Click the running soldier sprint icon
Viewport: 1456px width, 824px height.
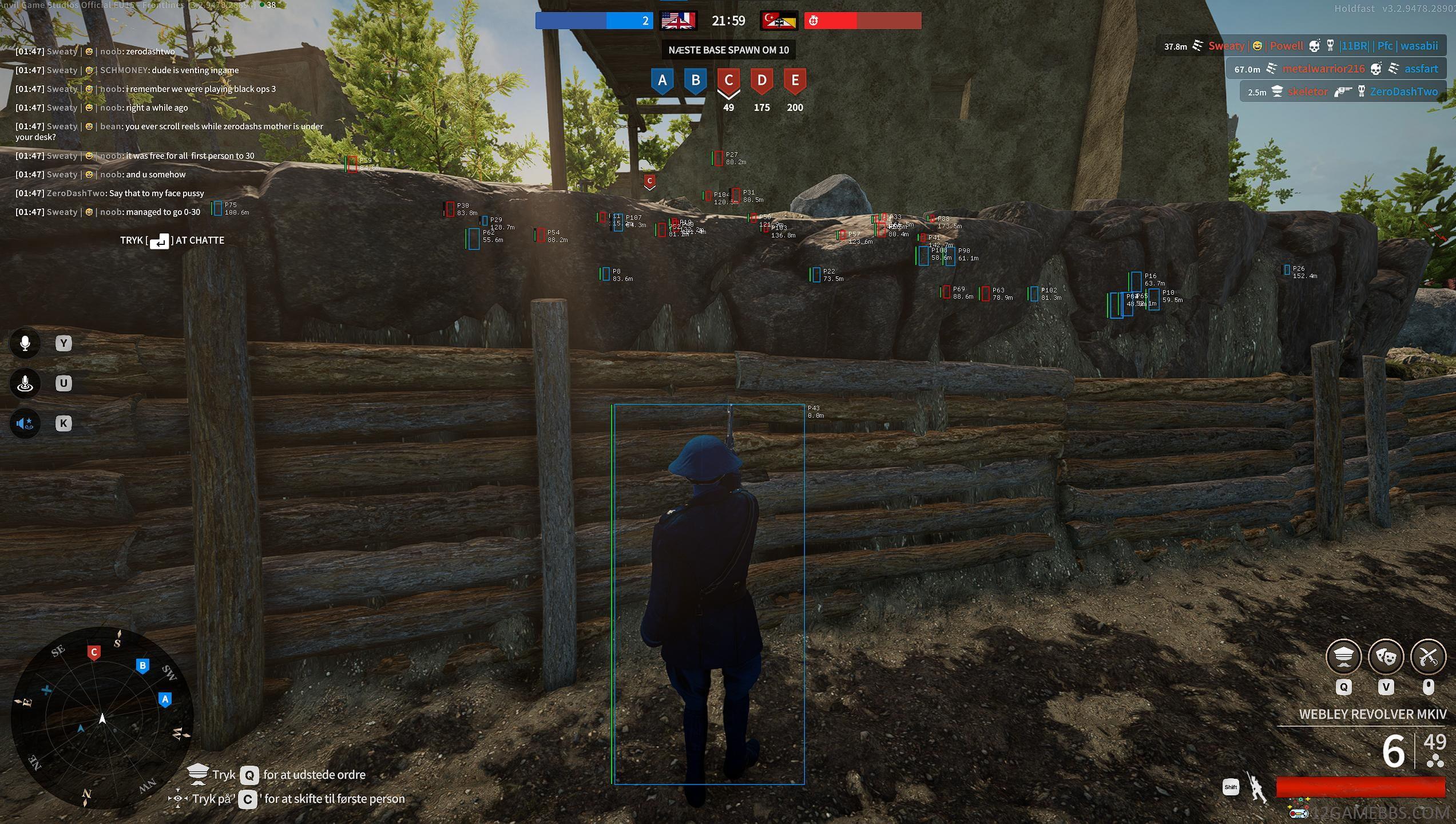pyautogui.click(x=1257, y=789)
